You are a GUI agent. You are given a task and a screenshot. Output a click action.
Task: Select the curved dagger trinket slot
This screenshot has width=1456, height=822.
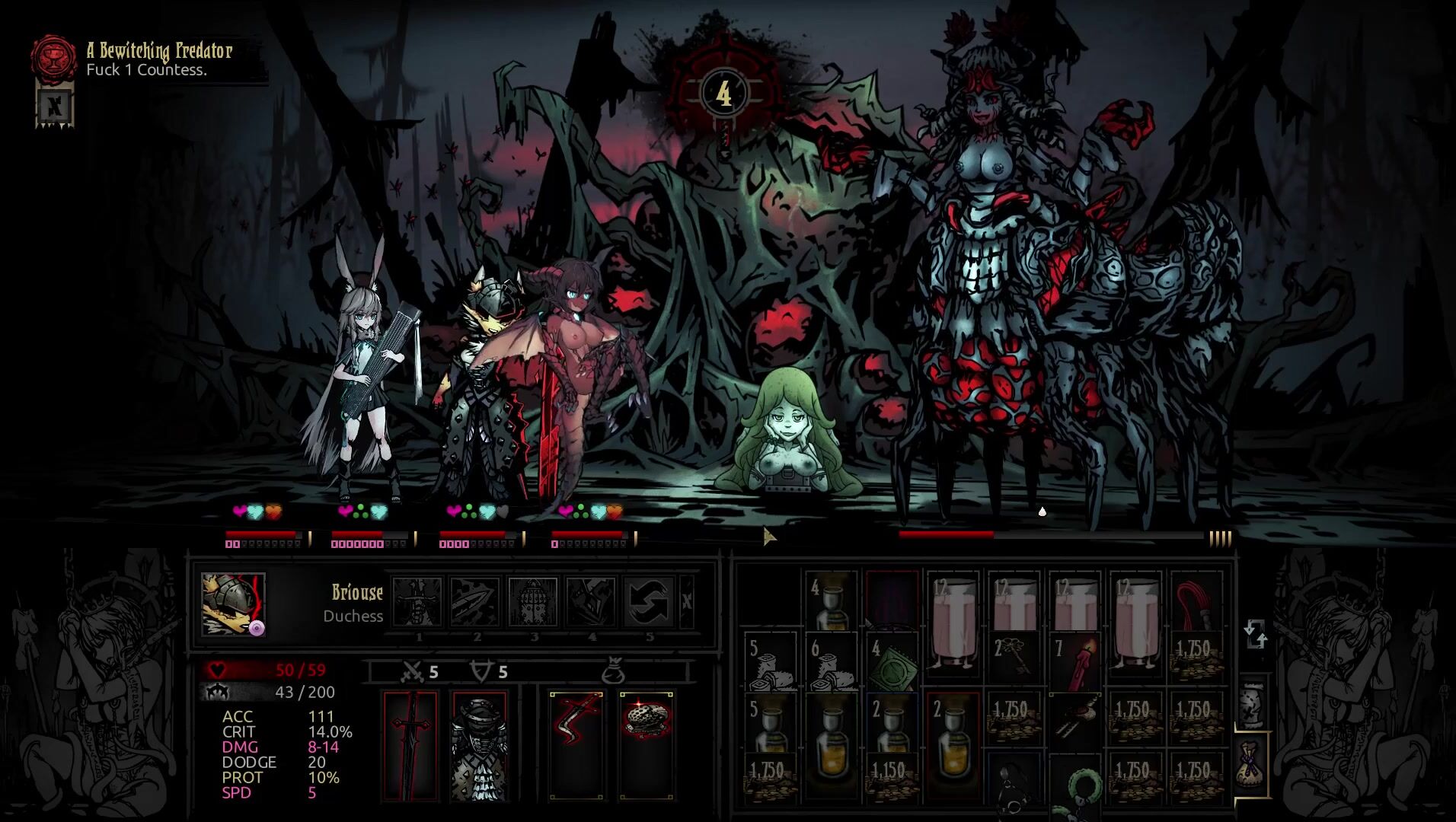tap(576, 745)
